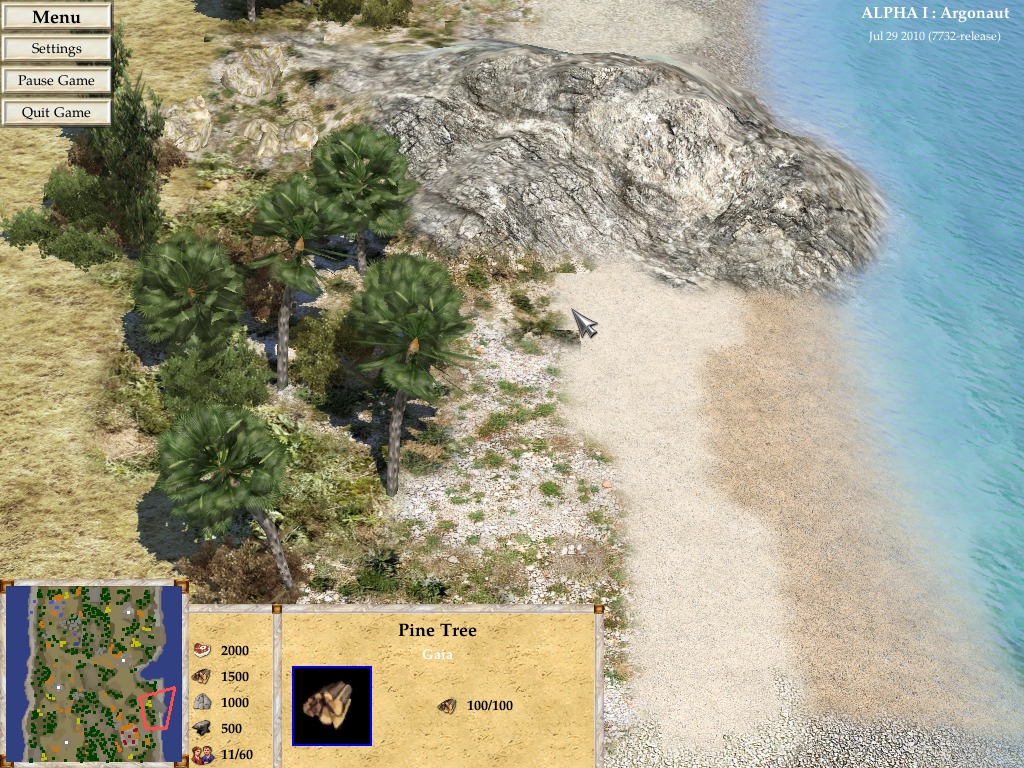Choose Quit Game
1024x768 pixels.
pos(56,113)
